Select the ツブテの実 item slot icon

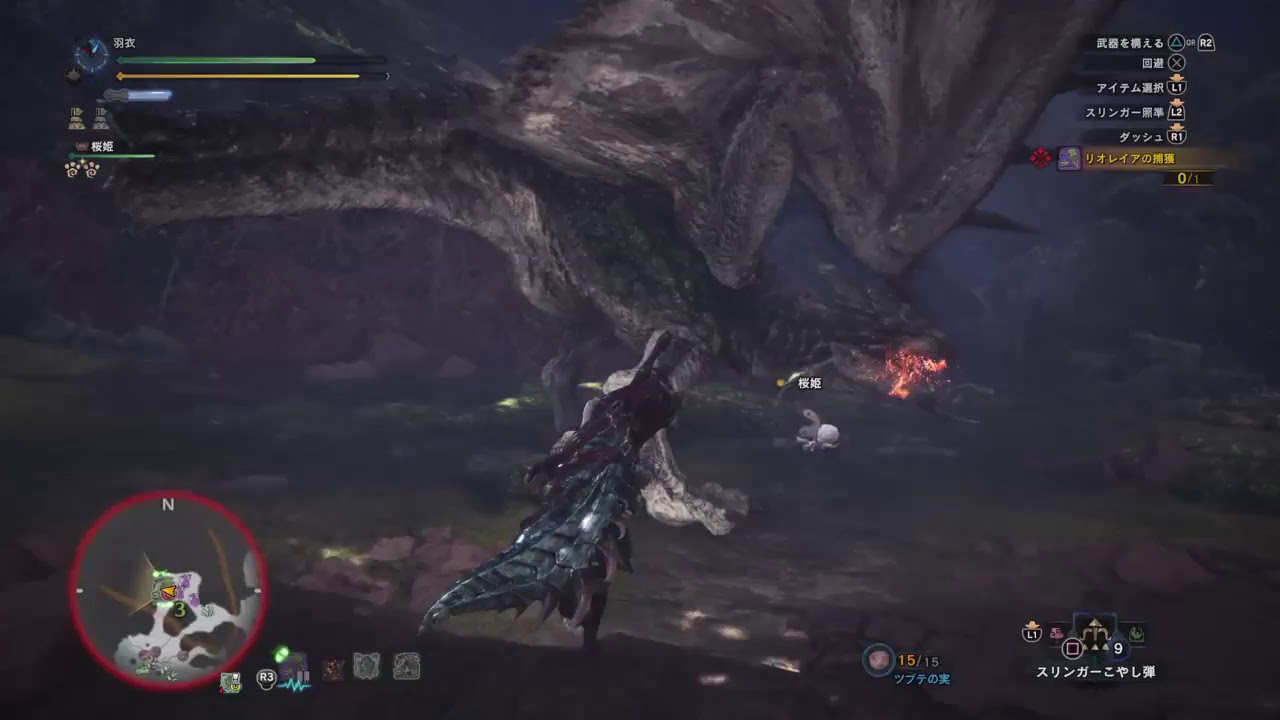tap(878, 659)
